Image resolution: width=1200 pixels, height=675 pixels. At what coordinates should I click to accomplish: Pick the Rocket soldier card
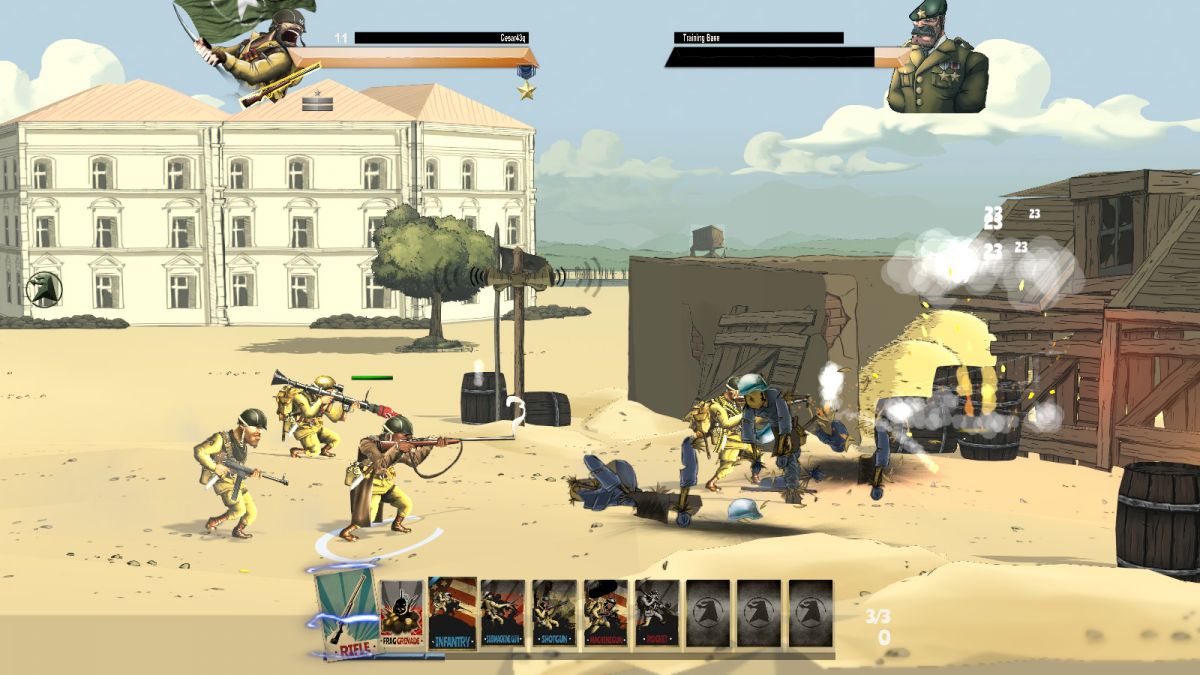pos(658,613)
